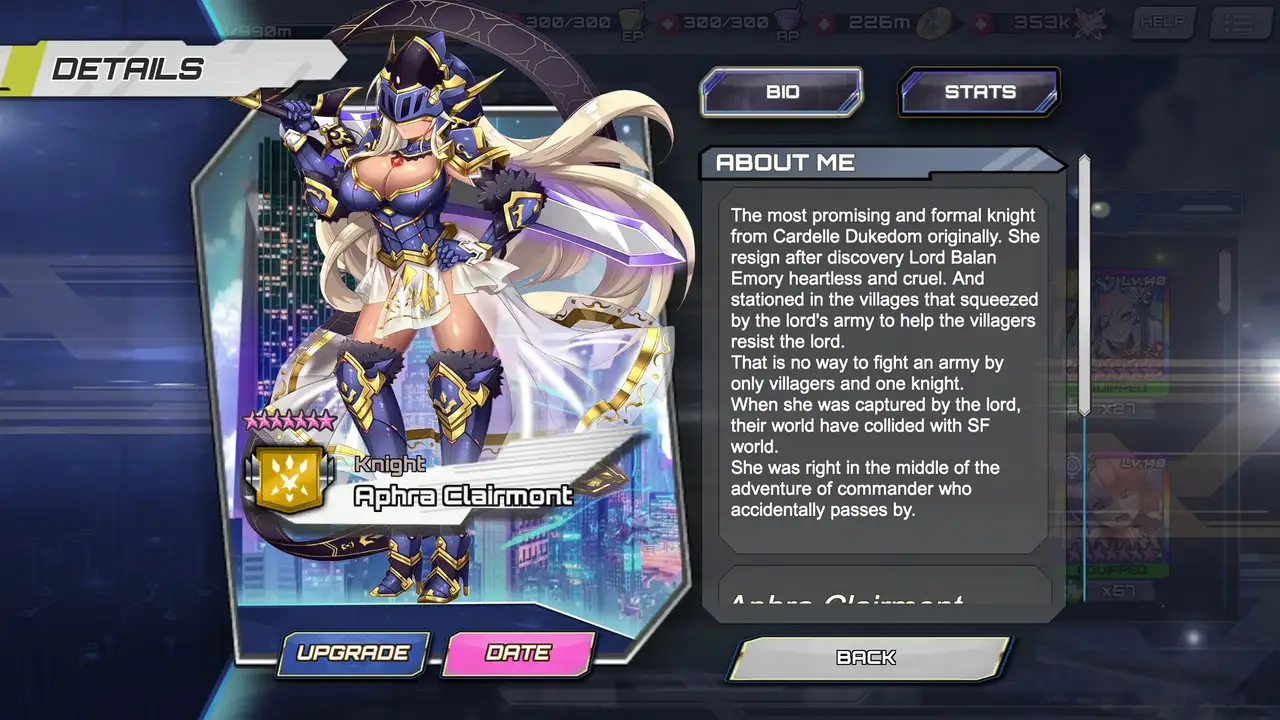
Task: Open the STATS tab
Action: coord(979,92)
